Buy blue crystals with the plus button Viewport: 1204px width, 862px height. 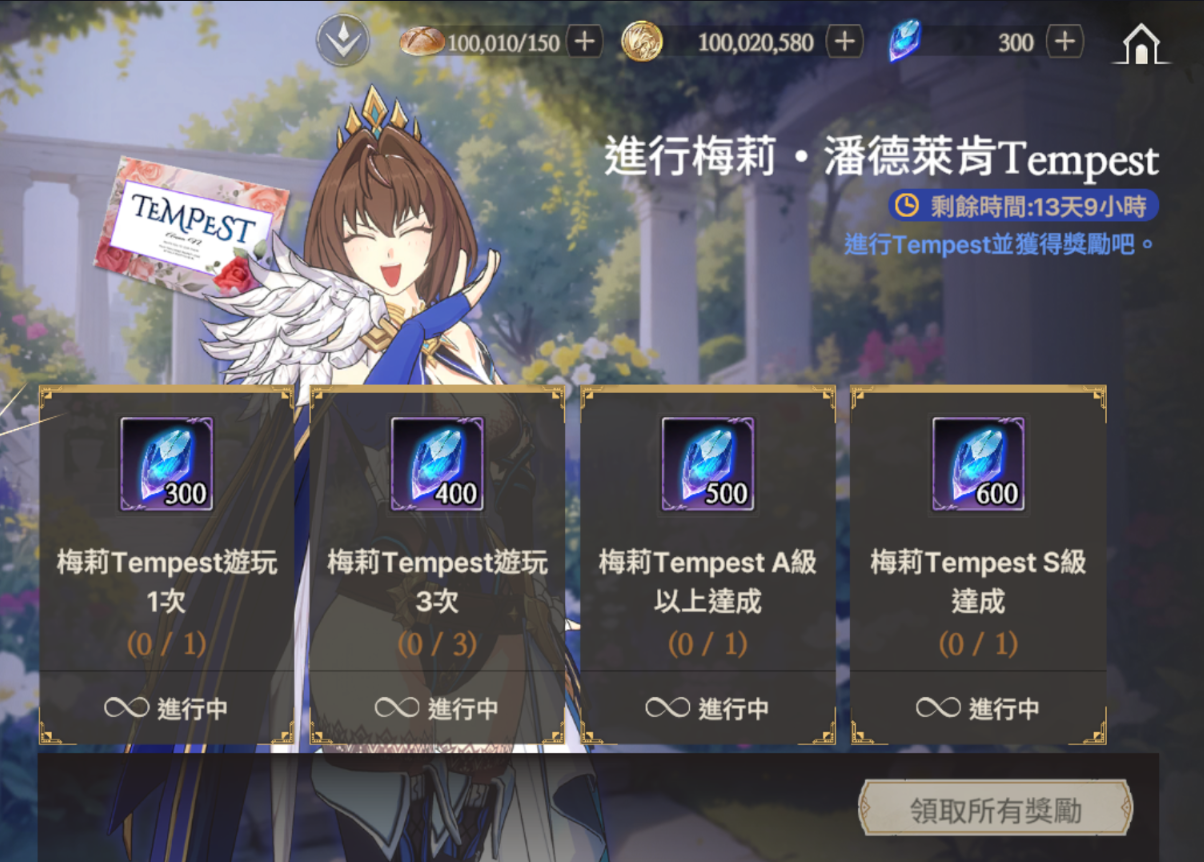click(x=1065, y=42)
